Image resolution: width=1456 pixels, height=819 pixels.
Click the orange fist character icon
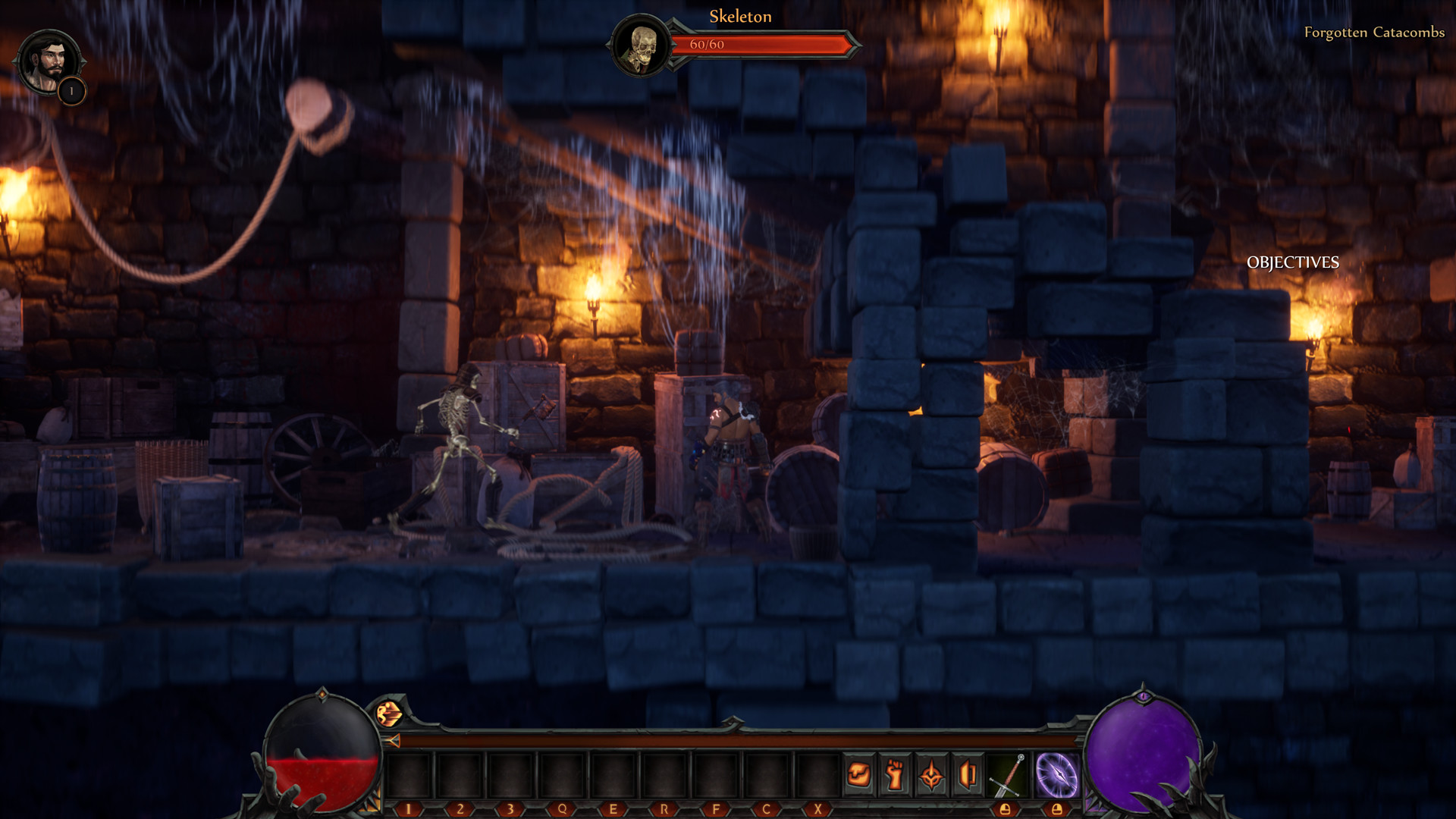tap(896, 775)
